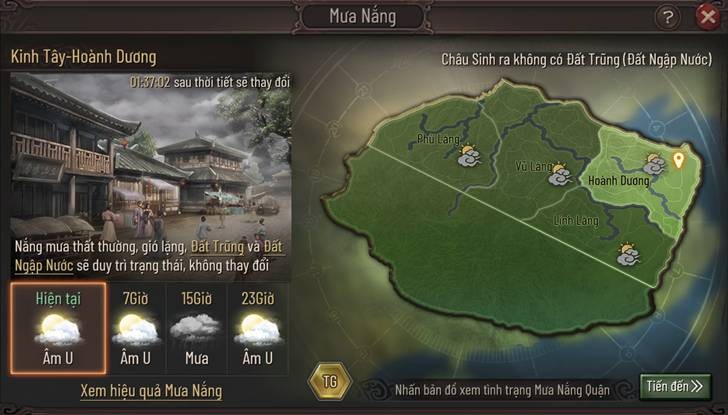Open the question mark help button
This screenshot has width=728, height=415.
point(668,17)
